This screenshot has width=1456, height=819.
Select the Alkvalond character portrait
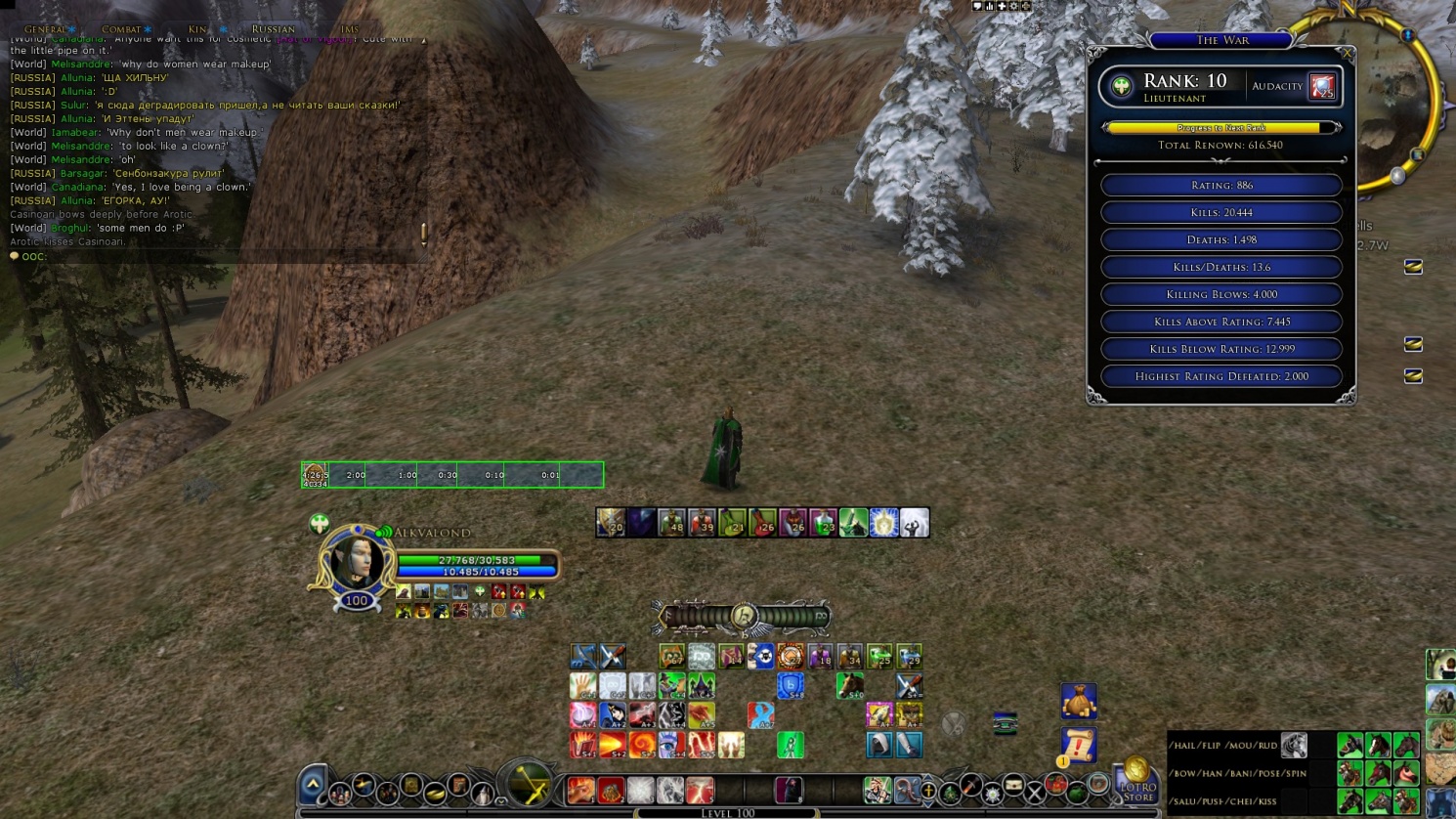pos(354,562)
